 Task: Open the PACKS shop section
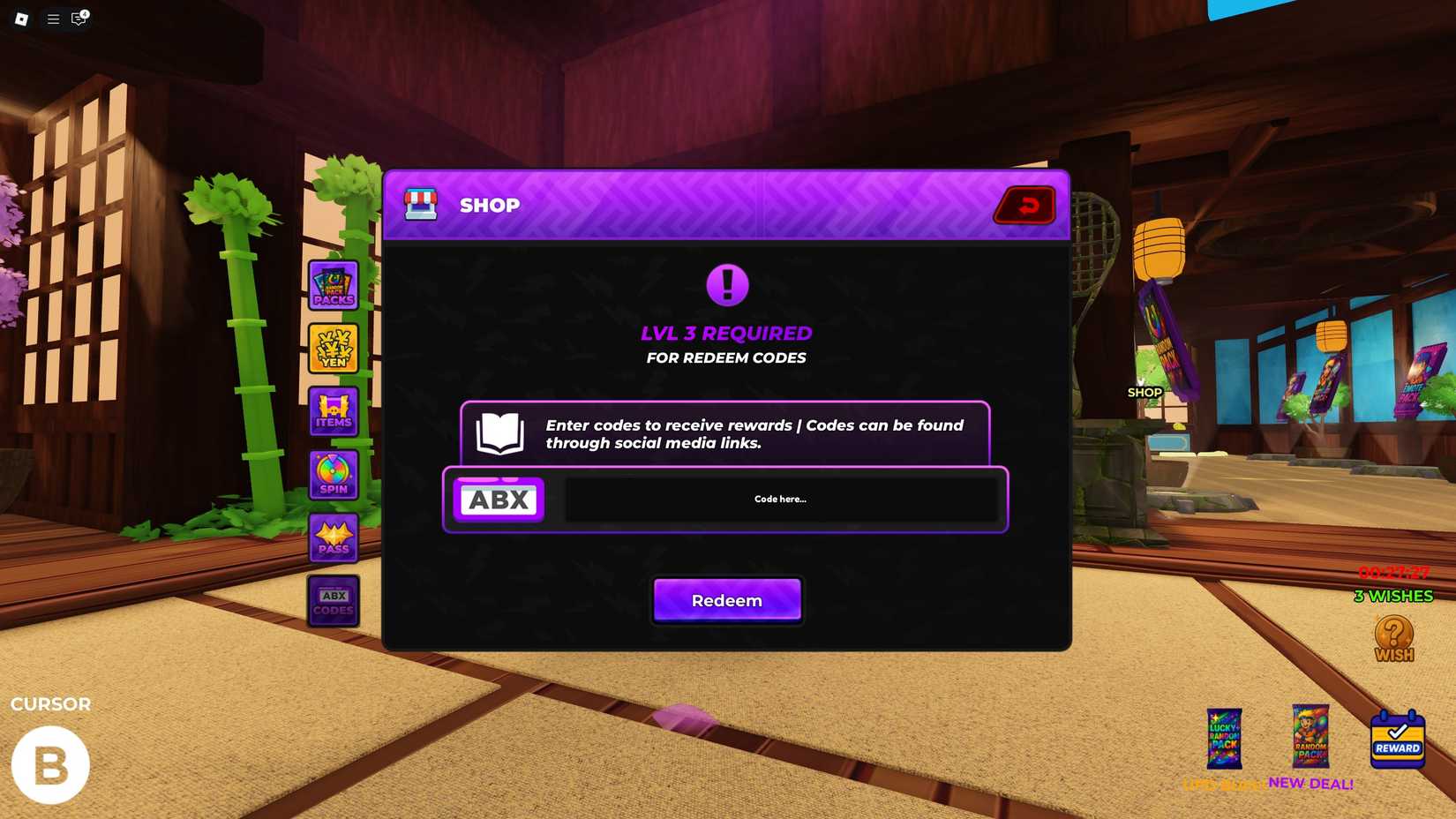(x=333, y=286)
